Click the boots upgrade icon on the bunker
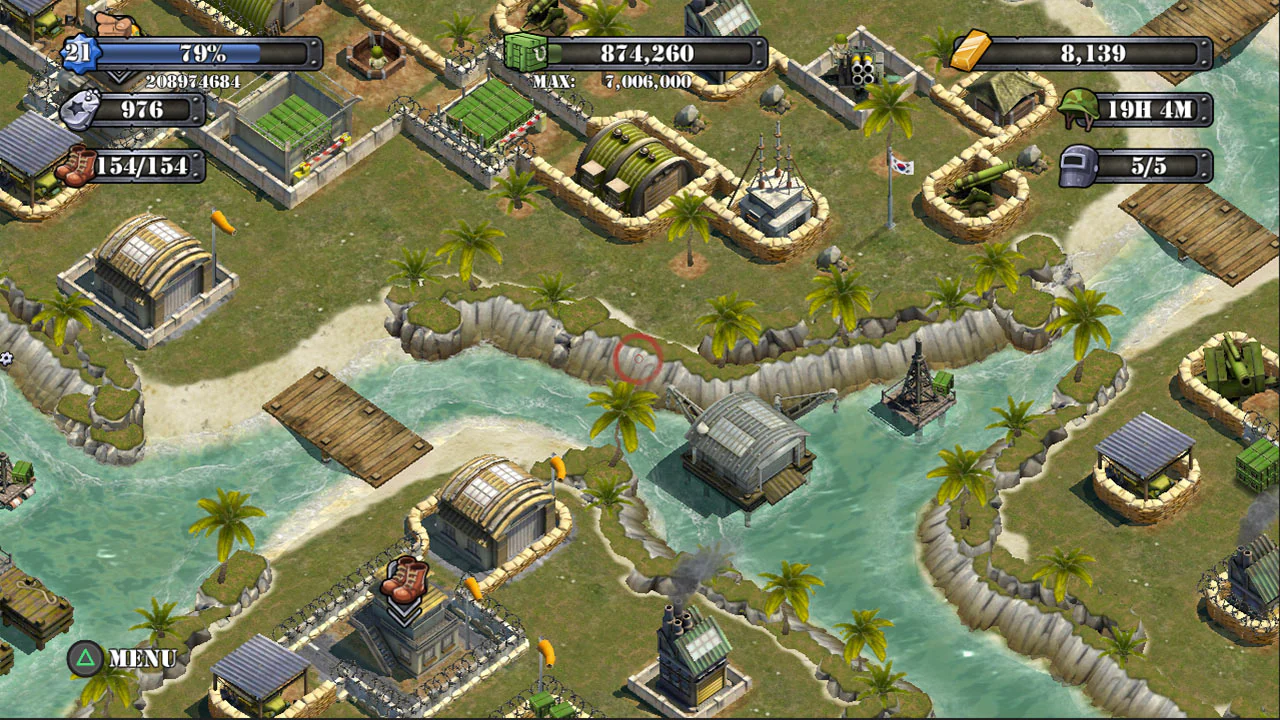1280x720 pixels. pos(405,580)
